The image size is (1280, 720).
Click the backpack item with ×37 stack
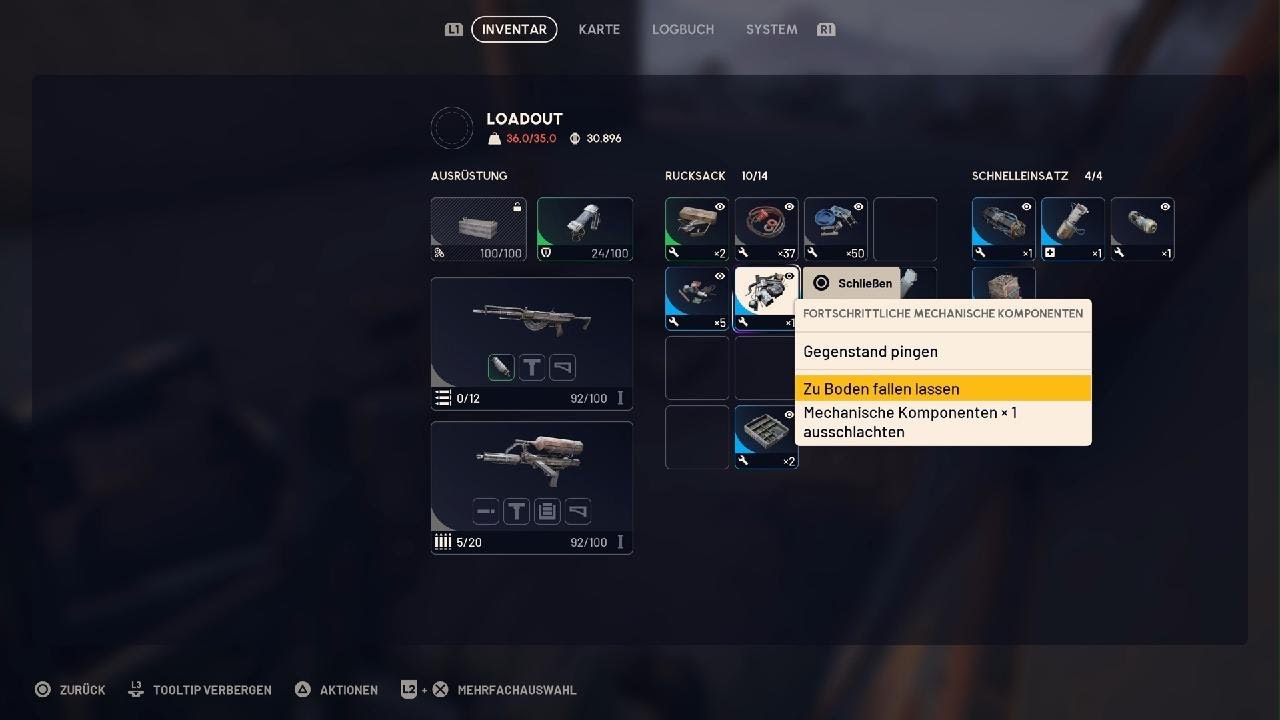[x=767, y=229]
